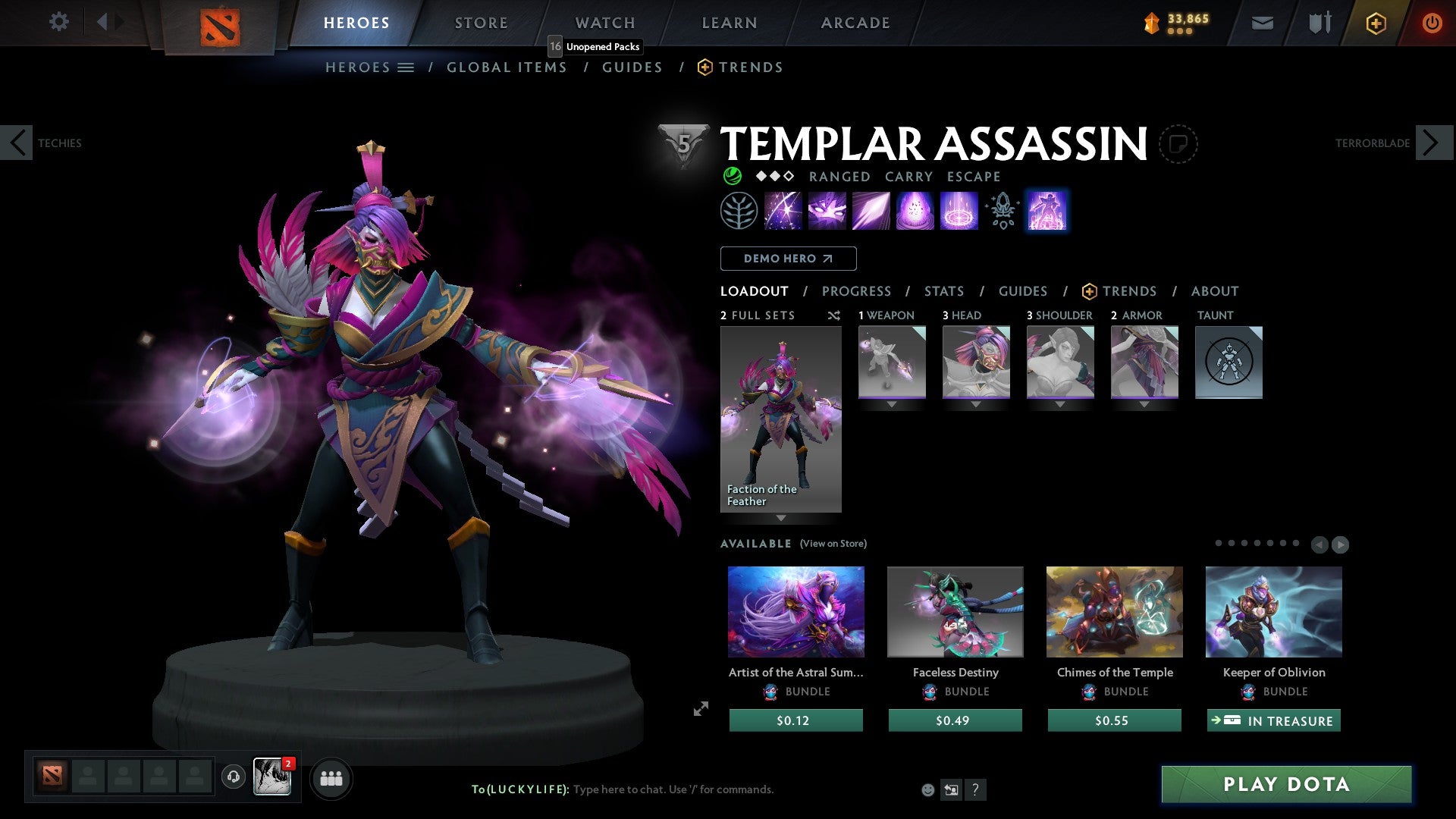Switch to the Progress tab
Screen dimensions: 1456x819
(x=857, y=290)
